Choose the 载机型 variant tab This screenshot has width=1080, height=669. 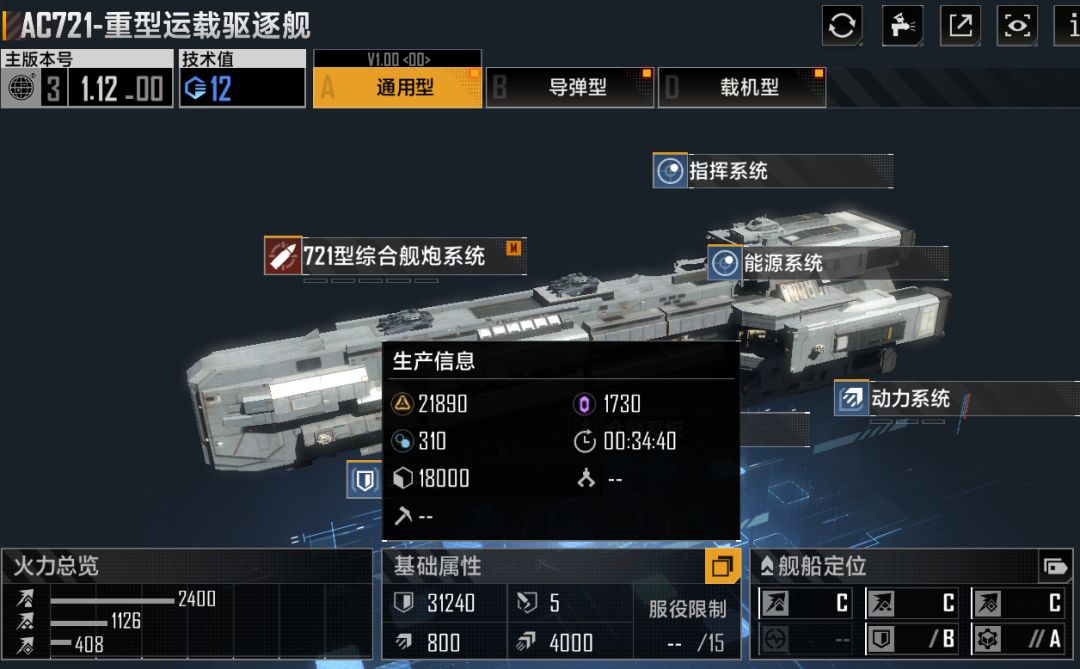(x=742, y=87)
